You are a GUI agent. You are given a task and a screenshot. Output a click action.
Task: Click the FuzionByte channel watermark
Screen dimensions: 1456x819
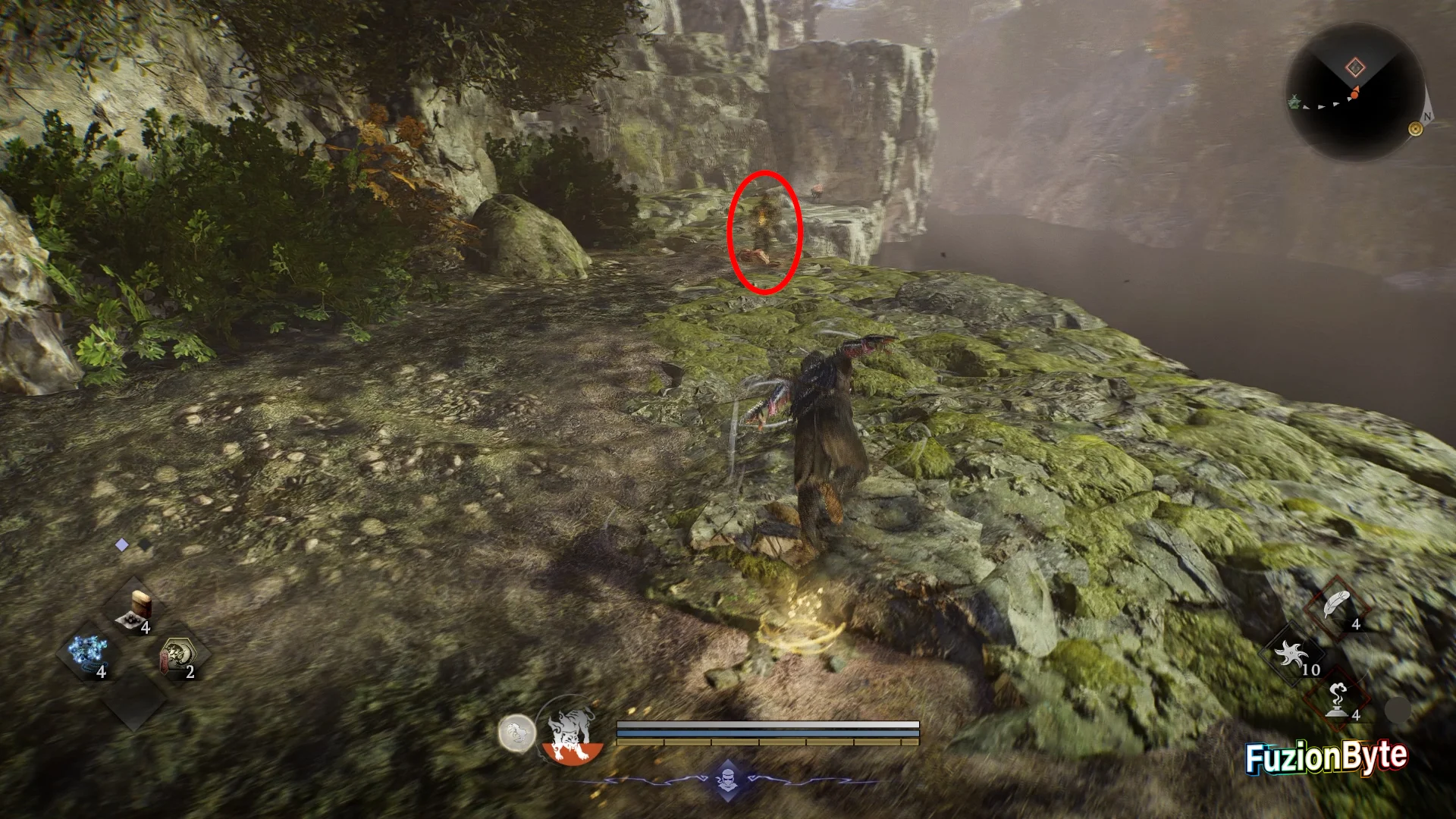(1326, 758)
